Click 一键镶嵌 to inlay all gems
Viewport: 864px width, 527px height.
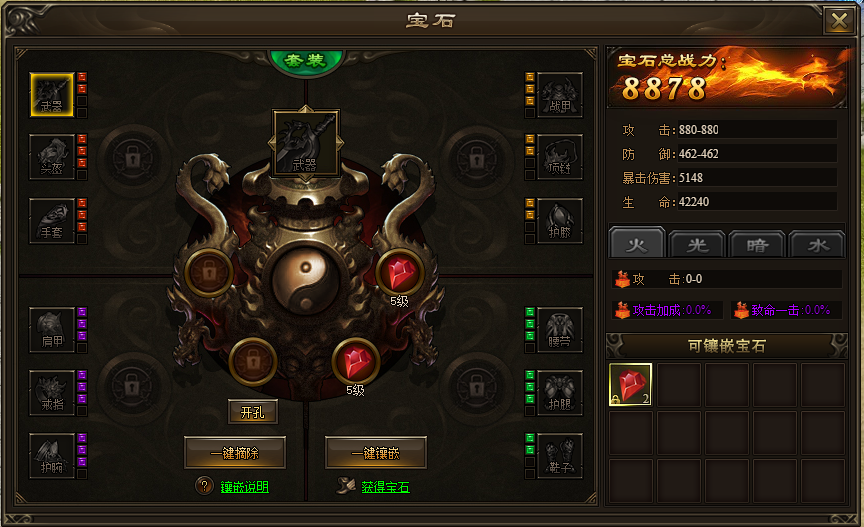(375, 453)
